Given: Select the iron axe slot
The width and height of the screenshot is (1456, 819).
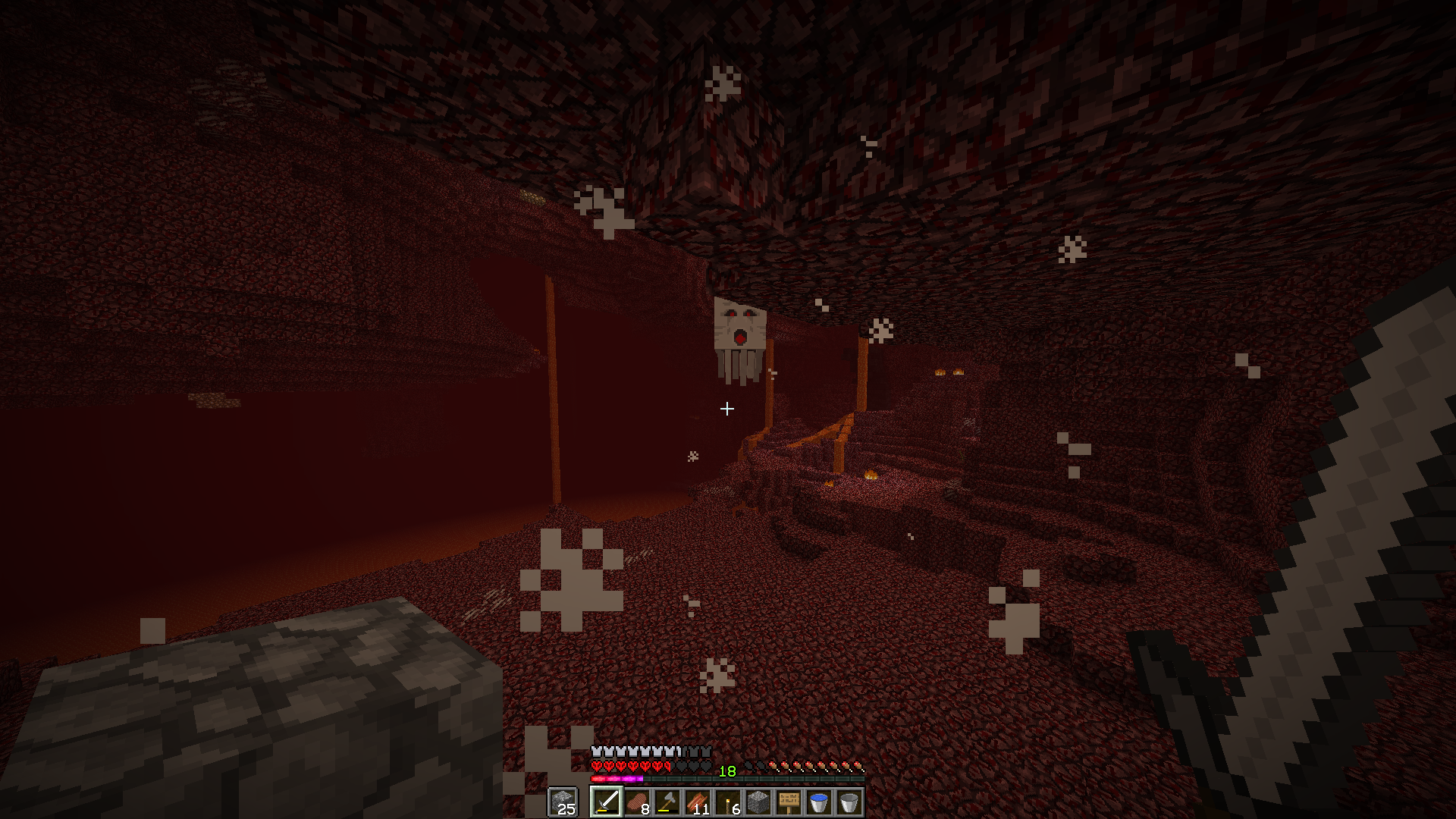Looking at the screenshot, I should click(667, 802).
